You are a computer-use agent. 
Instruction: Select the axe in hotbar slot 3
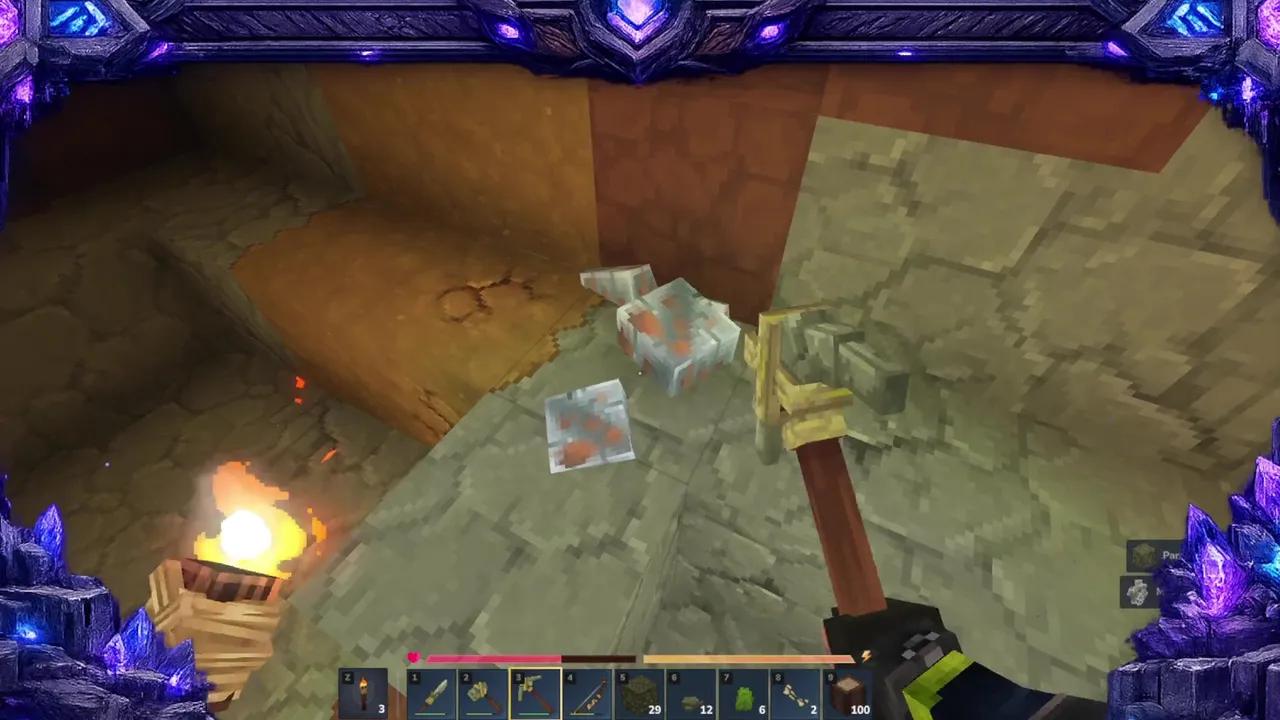click(538, 691)
